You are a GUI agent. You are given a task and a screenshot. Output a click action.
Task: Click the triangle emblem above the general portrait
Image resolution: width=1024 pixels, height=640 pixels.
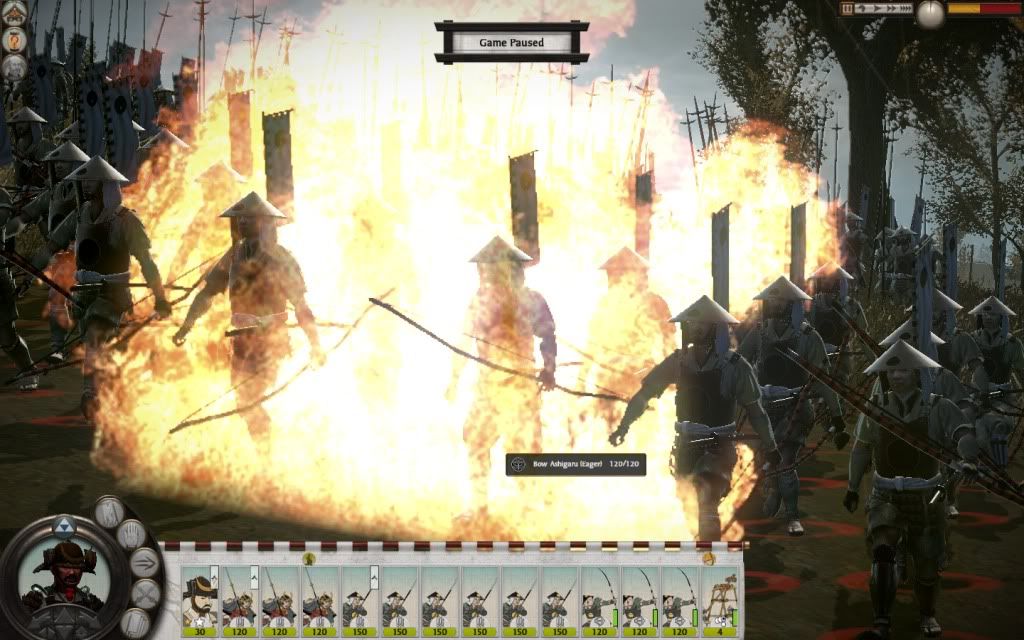pyautogui.click(x=63, y=523)
